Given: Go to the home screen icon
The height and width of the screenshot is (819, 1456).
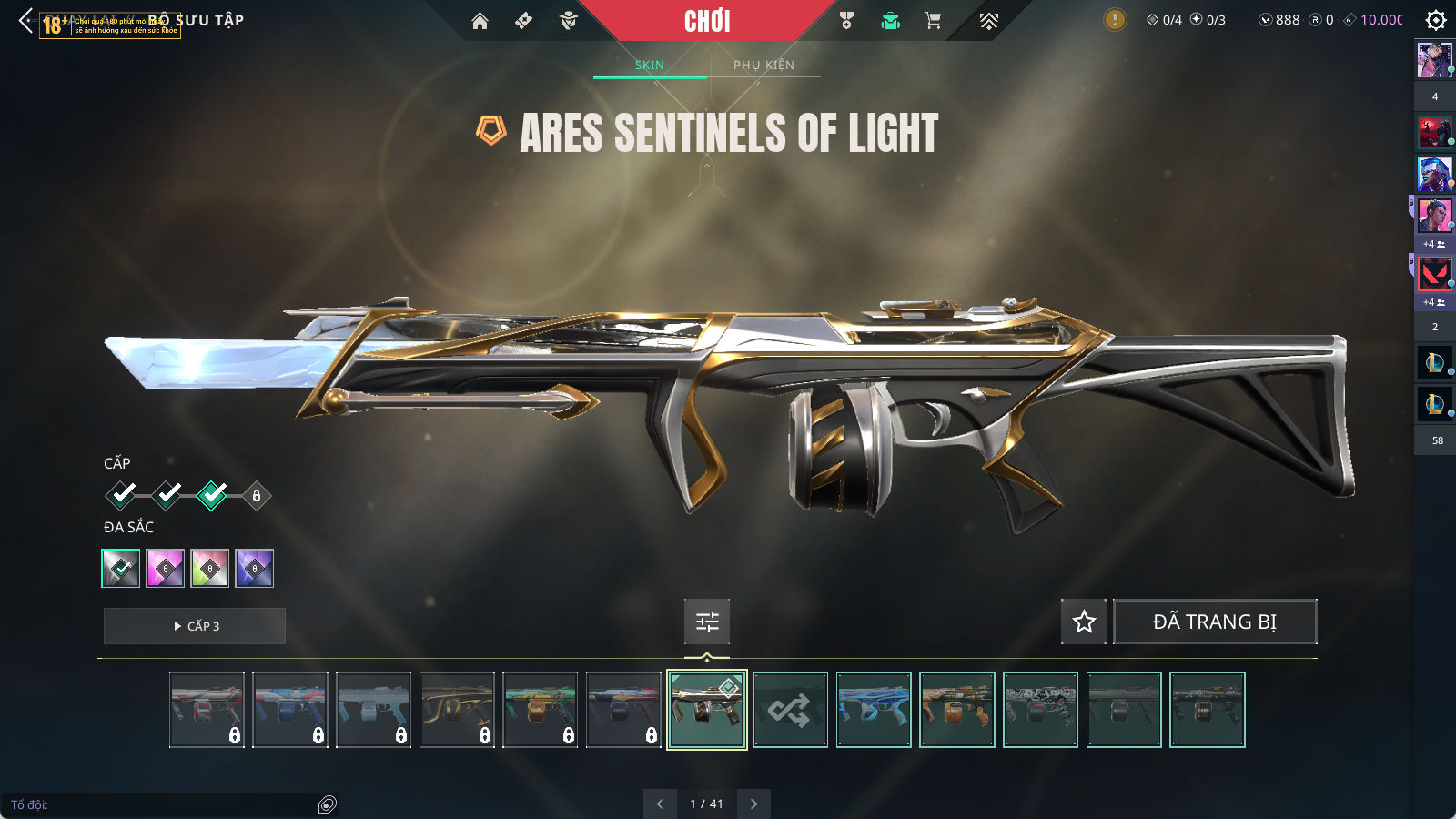Looking at the screenshot, I should point(480,21).
